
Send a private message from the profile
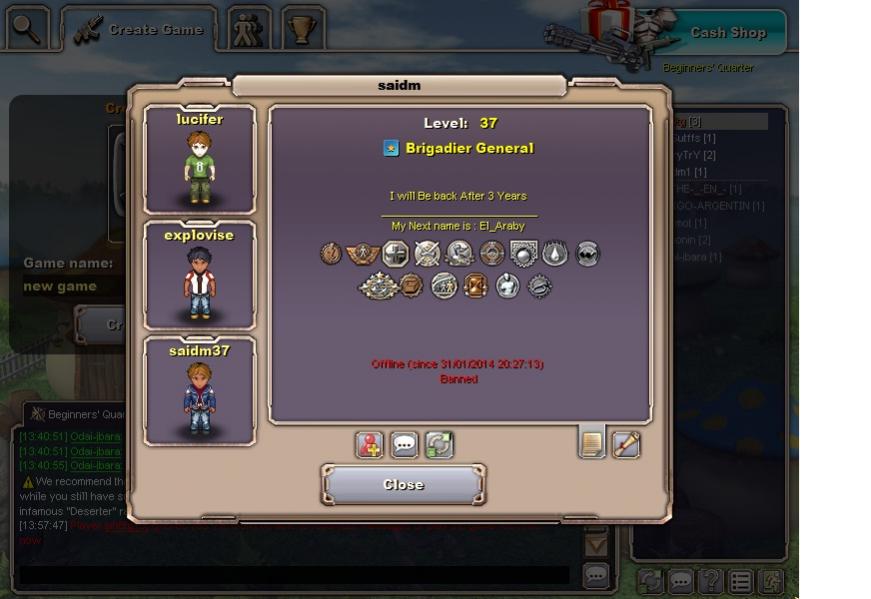coord(405,445)
